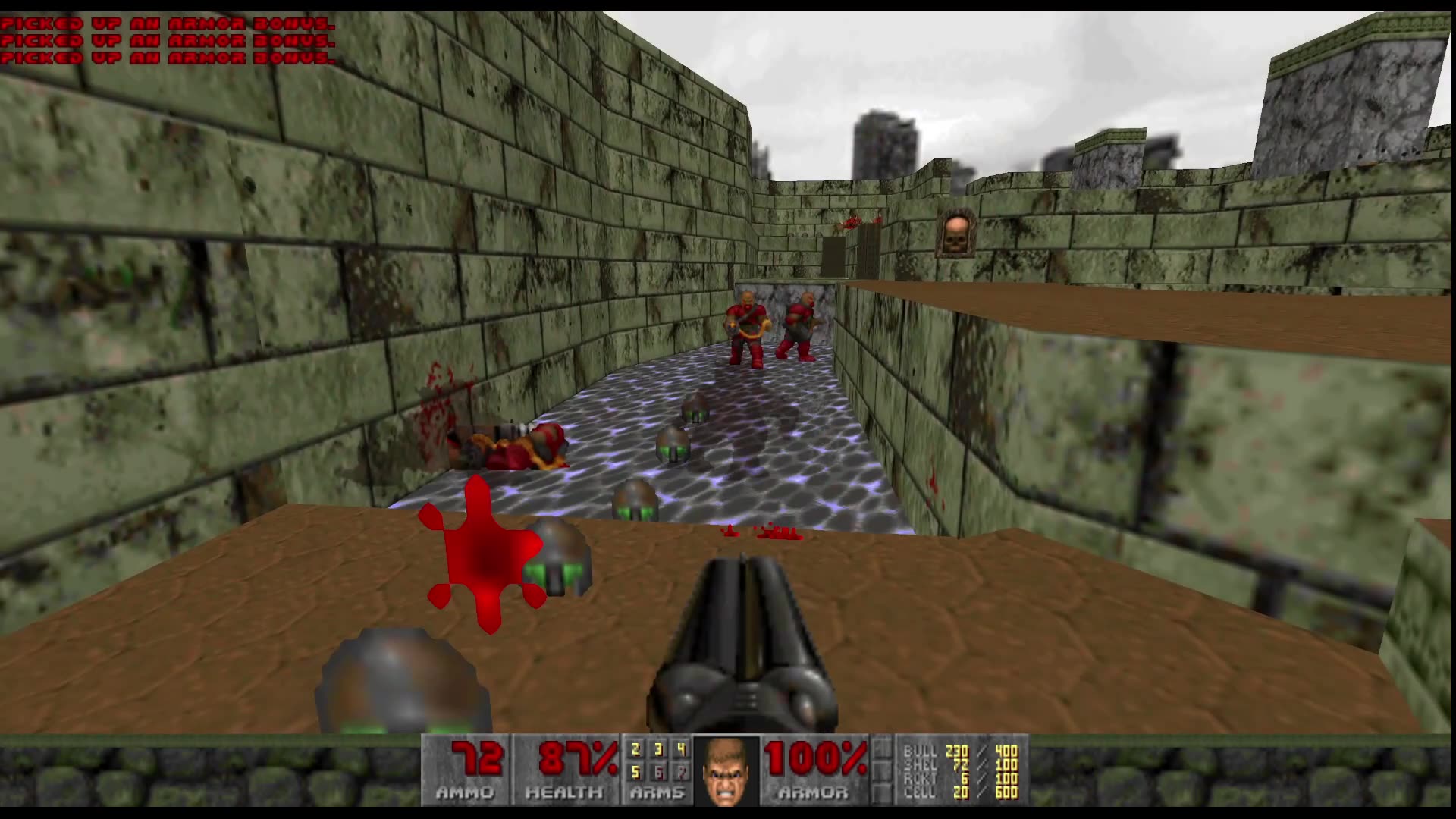1456x819 pixels.
Task: Click the AMMO counter showing 72
Action: point(478,758)
